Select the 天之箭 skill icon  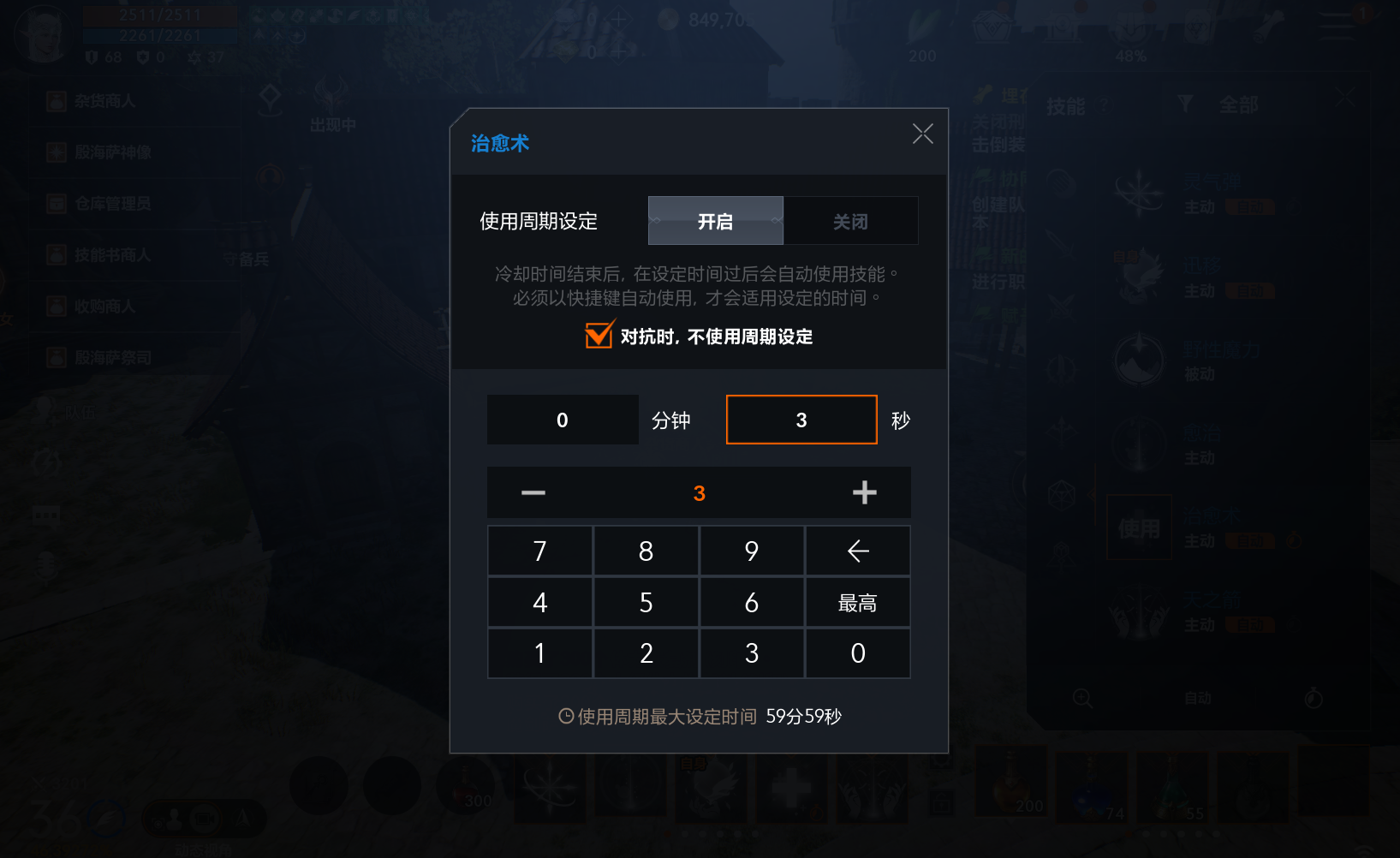click(1139, 610)
